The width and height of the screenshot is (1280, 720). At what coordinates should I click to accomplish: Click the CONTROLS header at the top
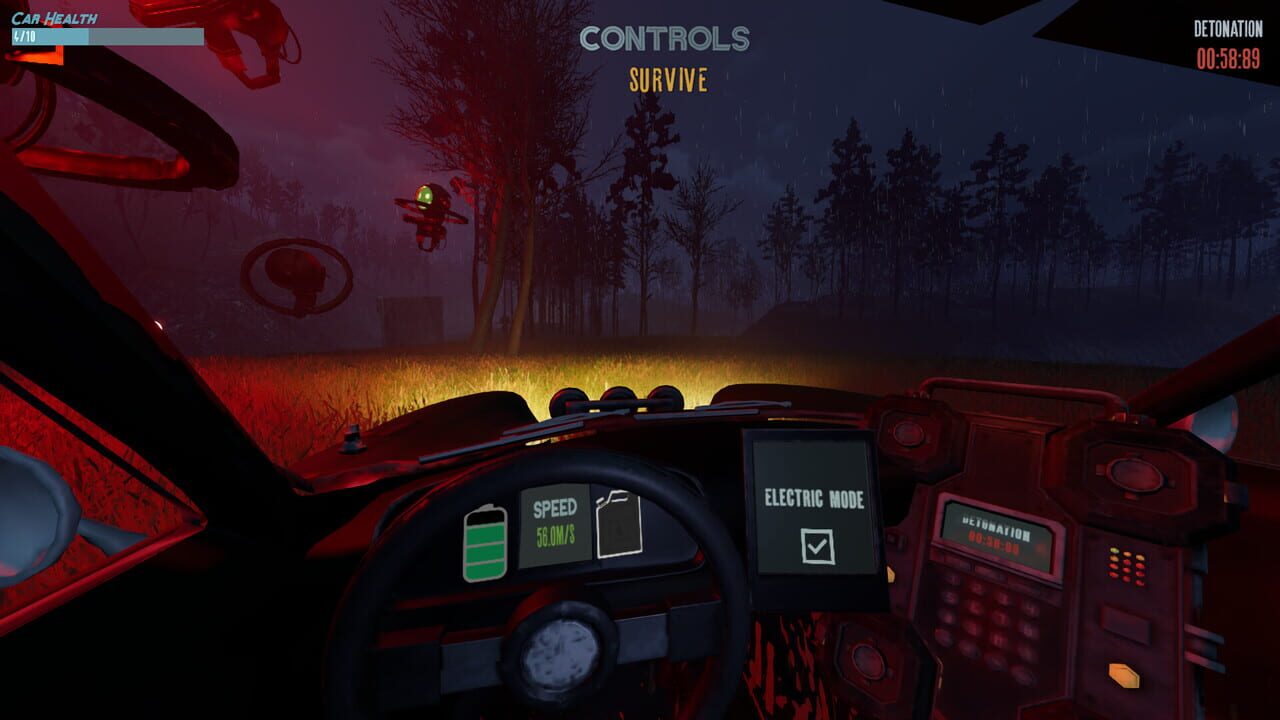click(663, 38)
